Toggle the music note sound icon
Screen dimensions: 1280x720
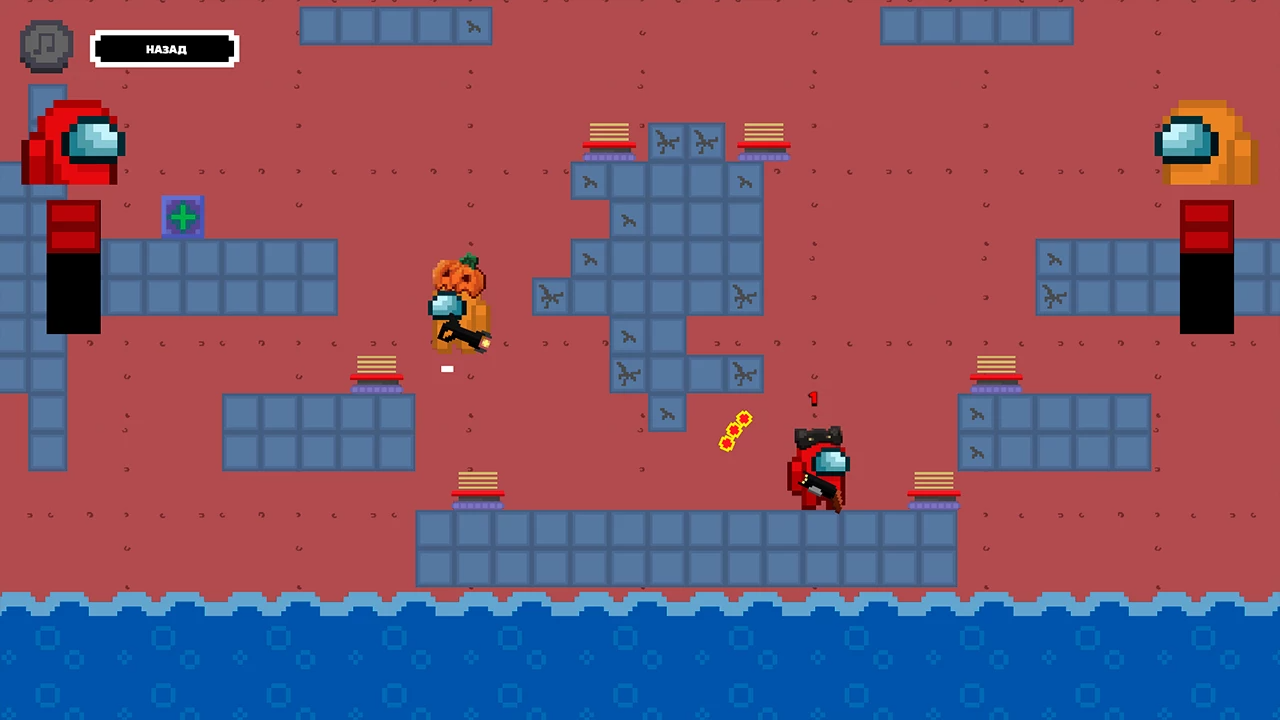45,45
